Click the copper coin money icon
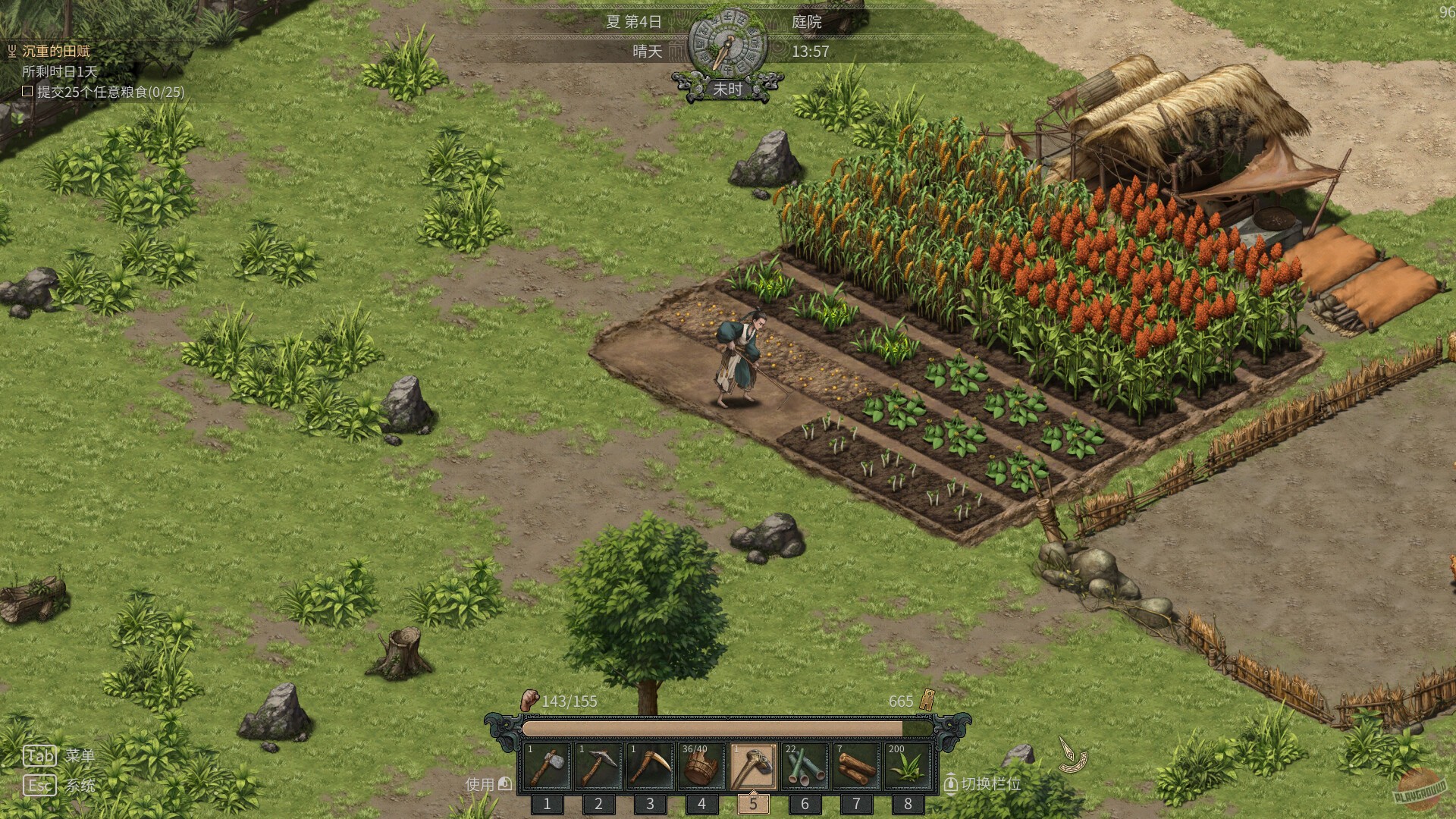Image resolution: width=1456 pixels, height=819 pixels. coord(927,700)
